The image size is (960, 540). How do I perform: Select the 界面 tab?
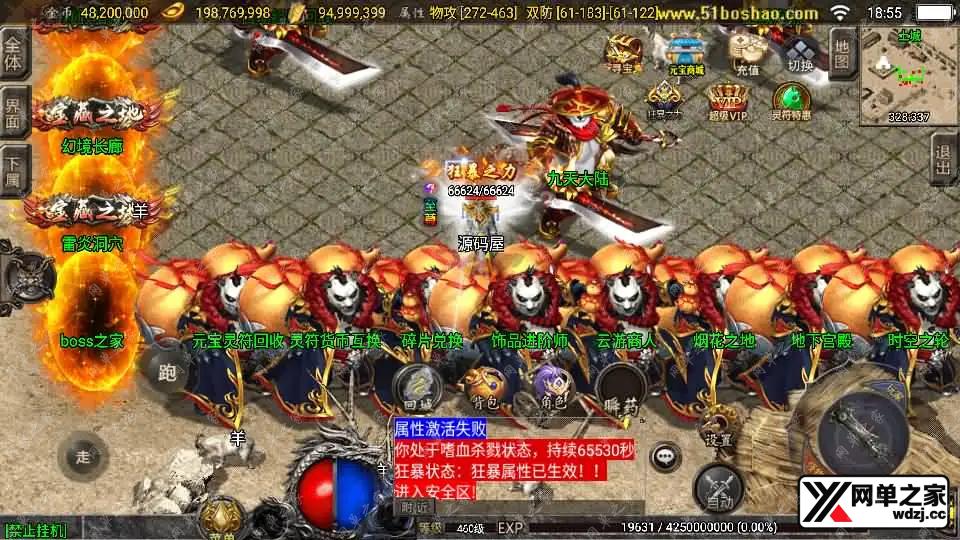[13, 114]
